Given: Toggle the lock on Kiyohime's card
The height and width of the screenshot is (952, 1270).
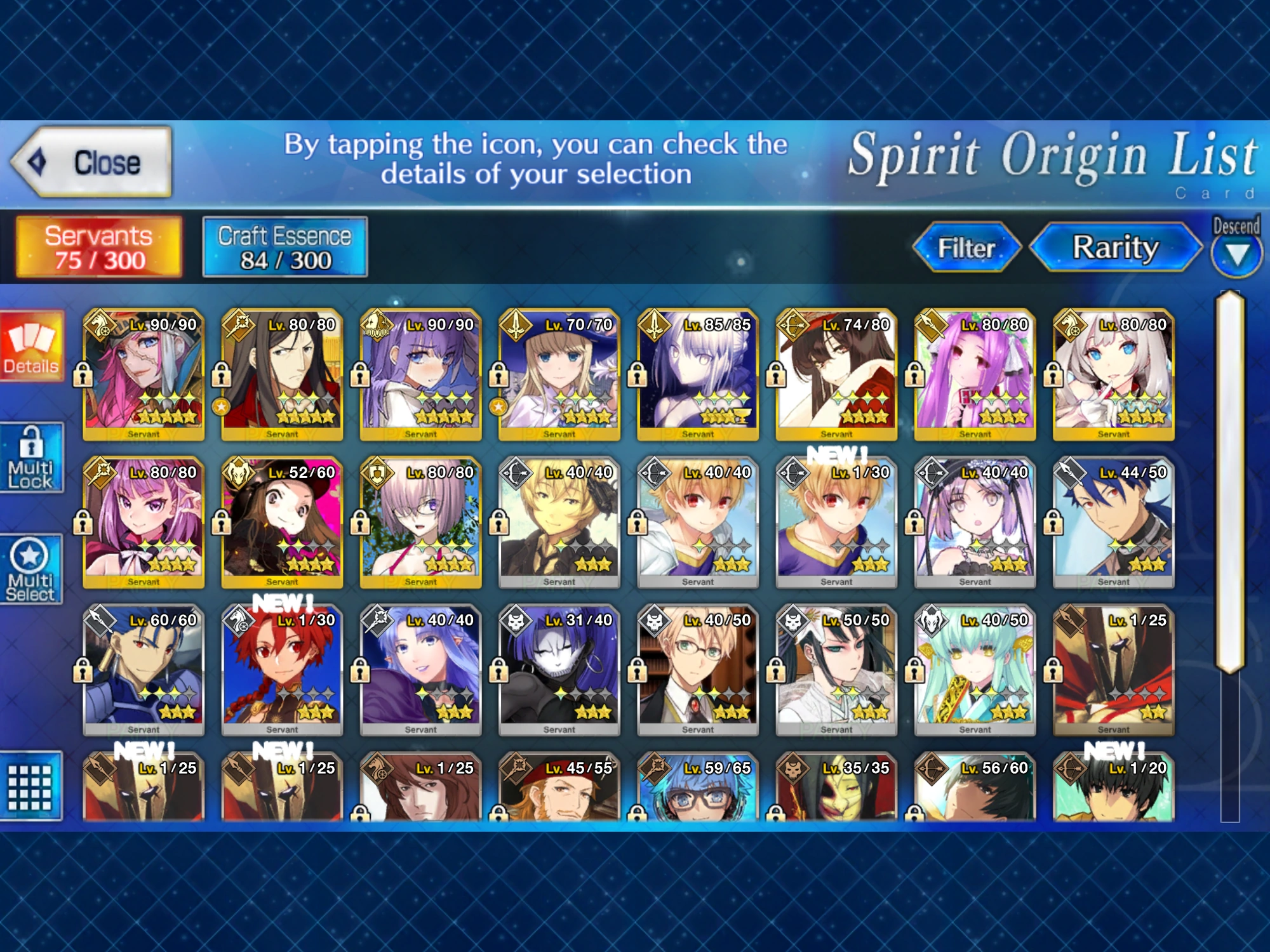Looking at the screenshot, I should click(x=914, y=670).
